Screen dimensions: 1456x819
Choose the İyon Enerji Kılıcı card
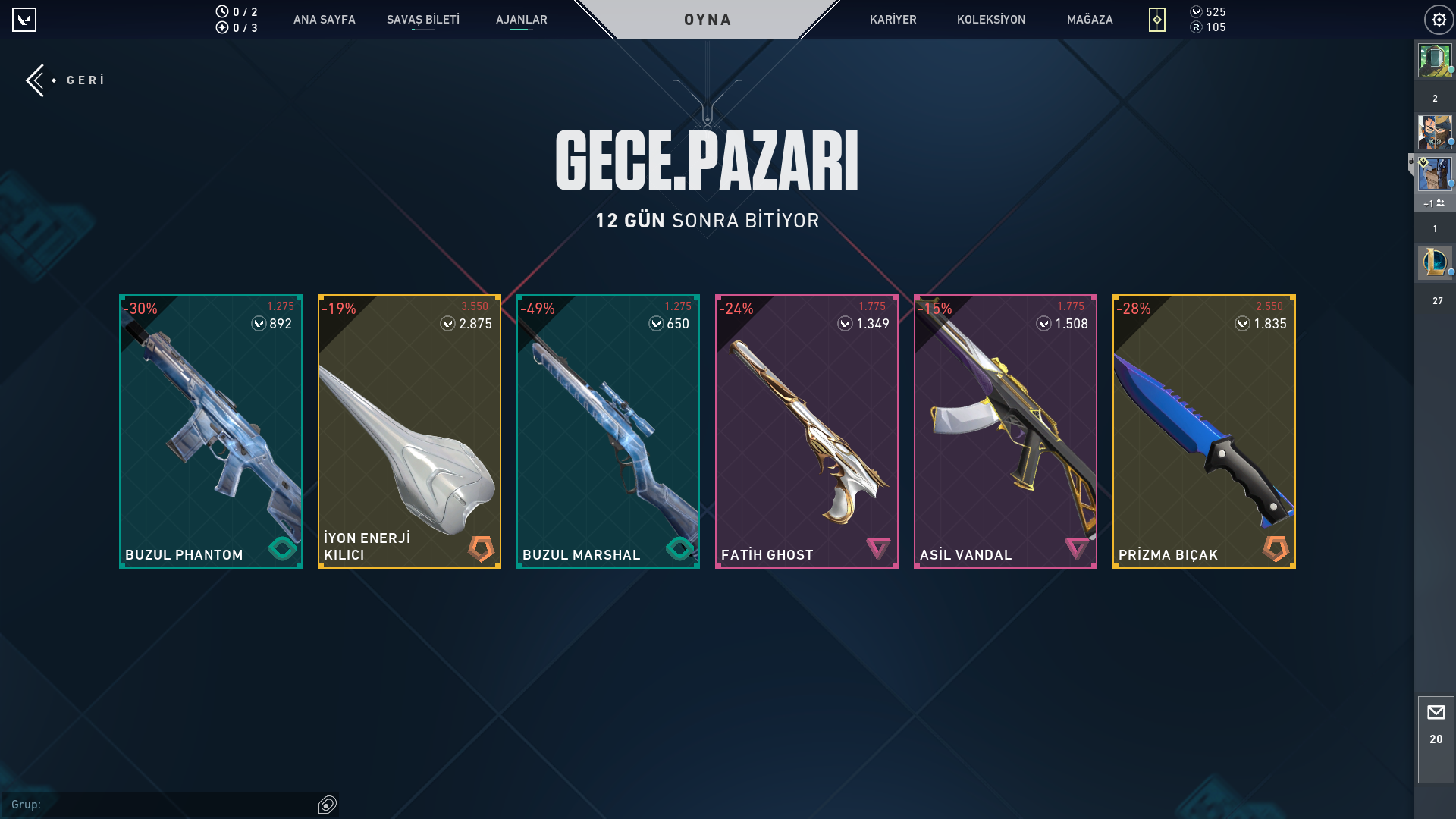coord(409,431)
